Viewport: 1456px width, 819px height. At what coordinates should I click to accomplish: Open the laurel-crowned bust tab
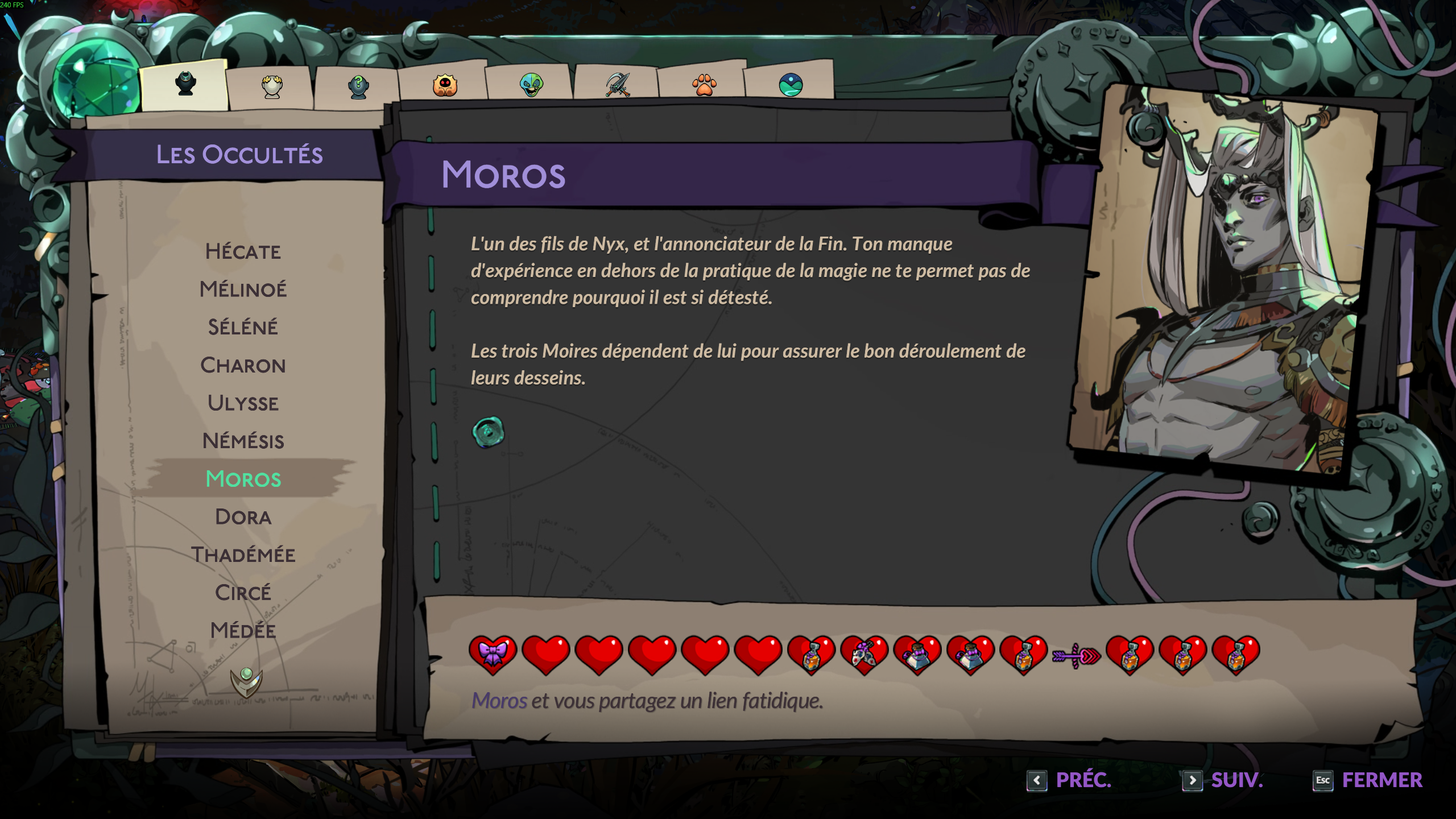point(272,86)
